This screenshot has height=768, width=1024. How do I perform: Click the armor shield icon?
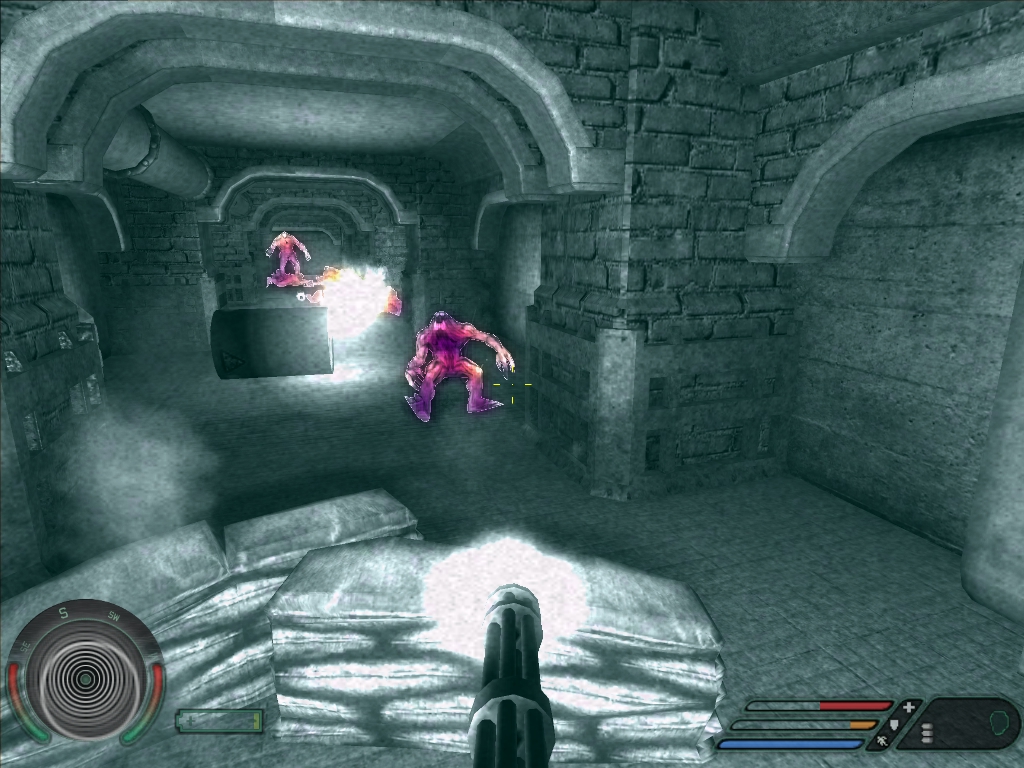point(894,724)
